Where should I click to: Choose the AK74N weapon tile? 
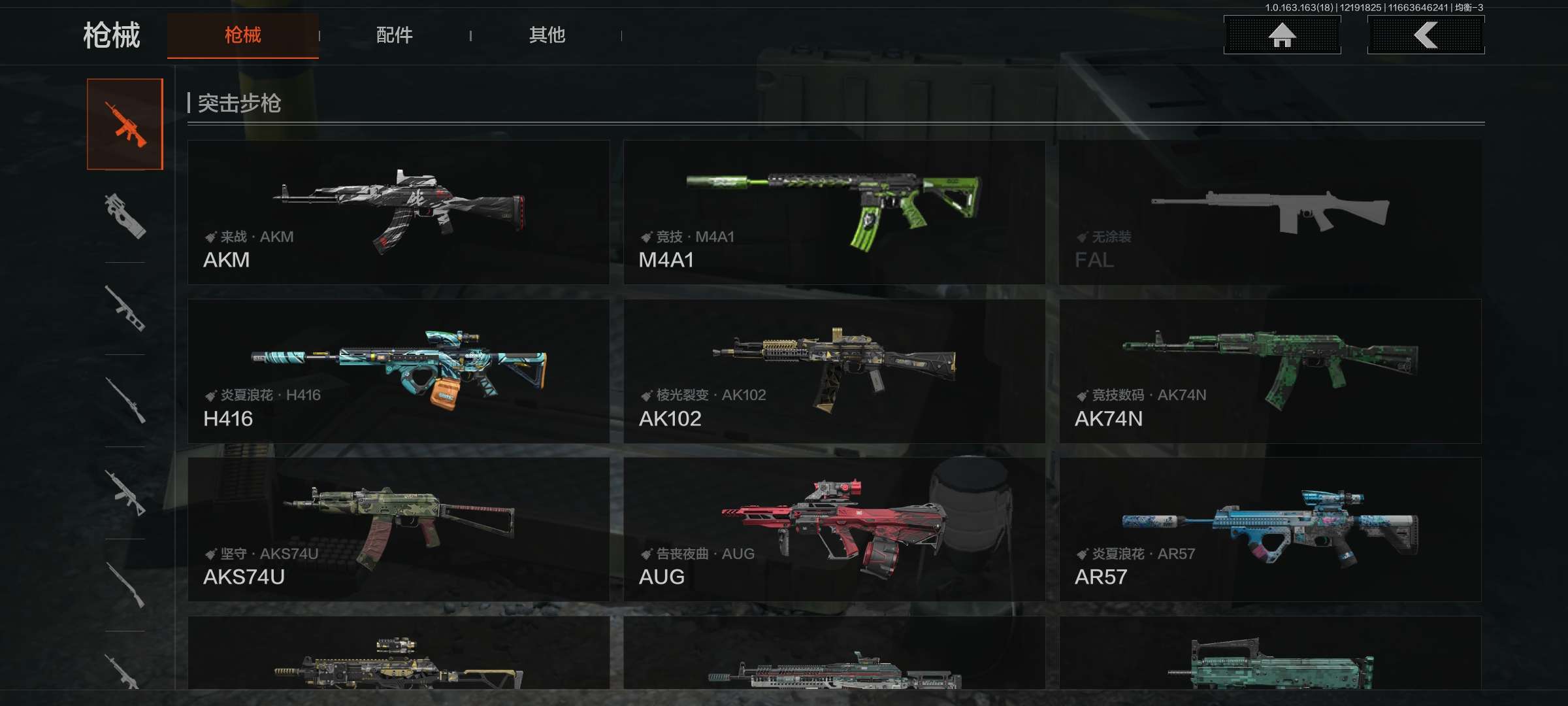(x=1269, y=371)
